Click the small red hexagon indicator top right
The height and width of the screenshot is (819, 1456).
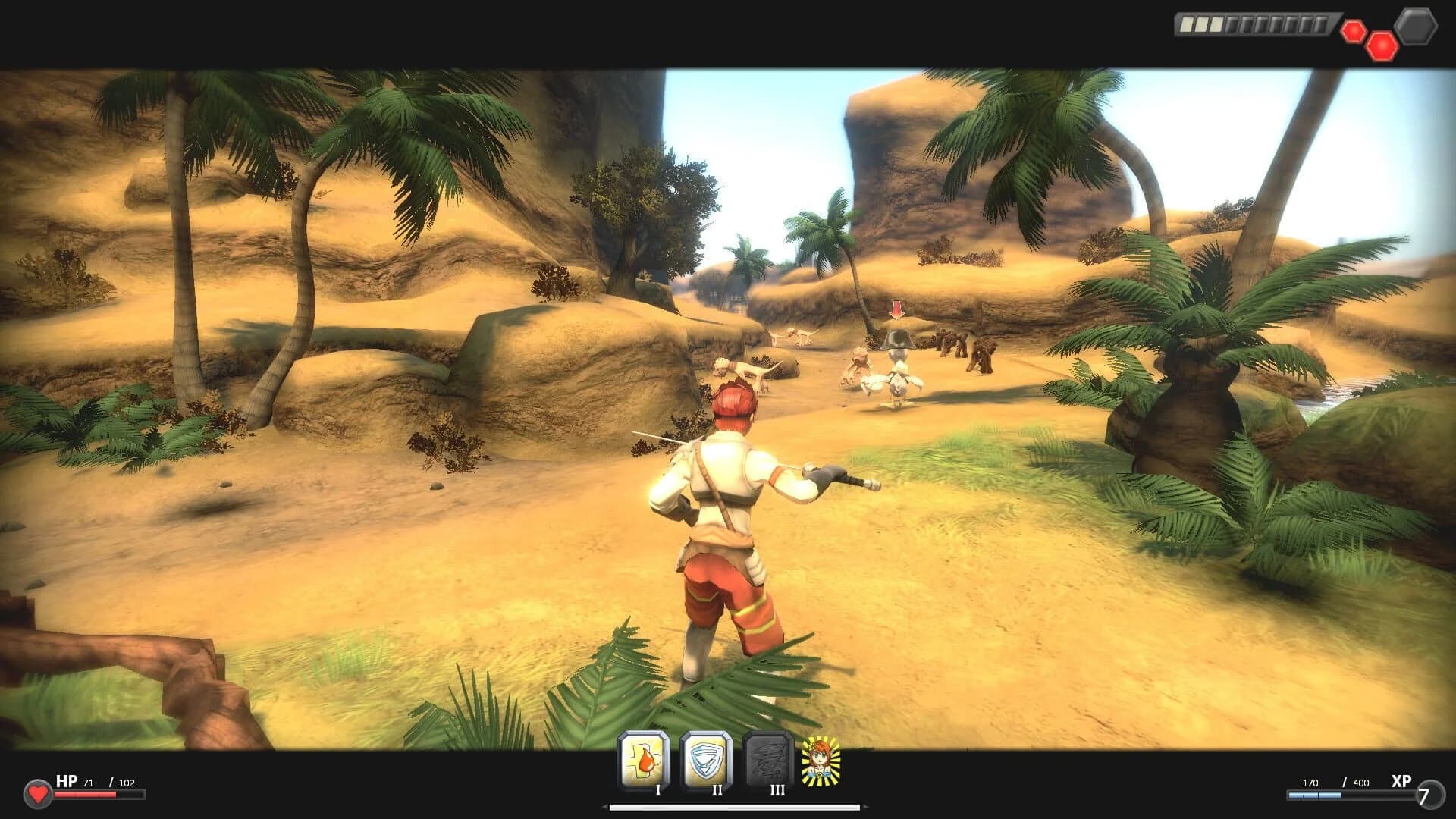(1354, 31)
